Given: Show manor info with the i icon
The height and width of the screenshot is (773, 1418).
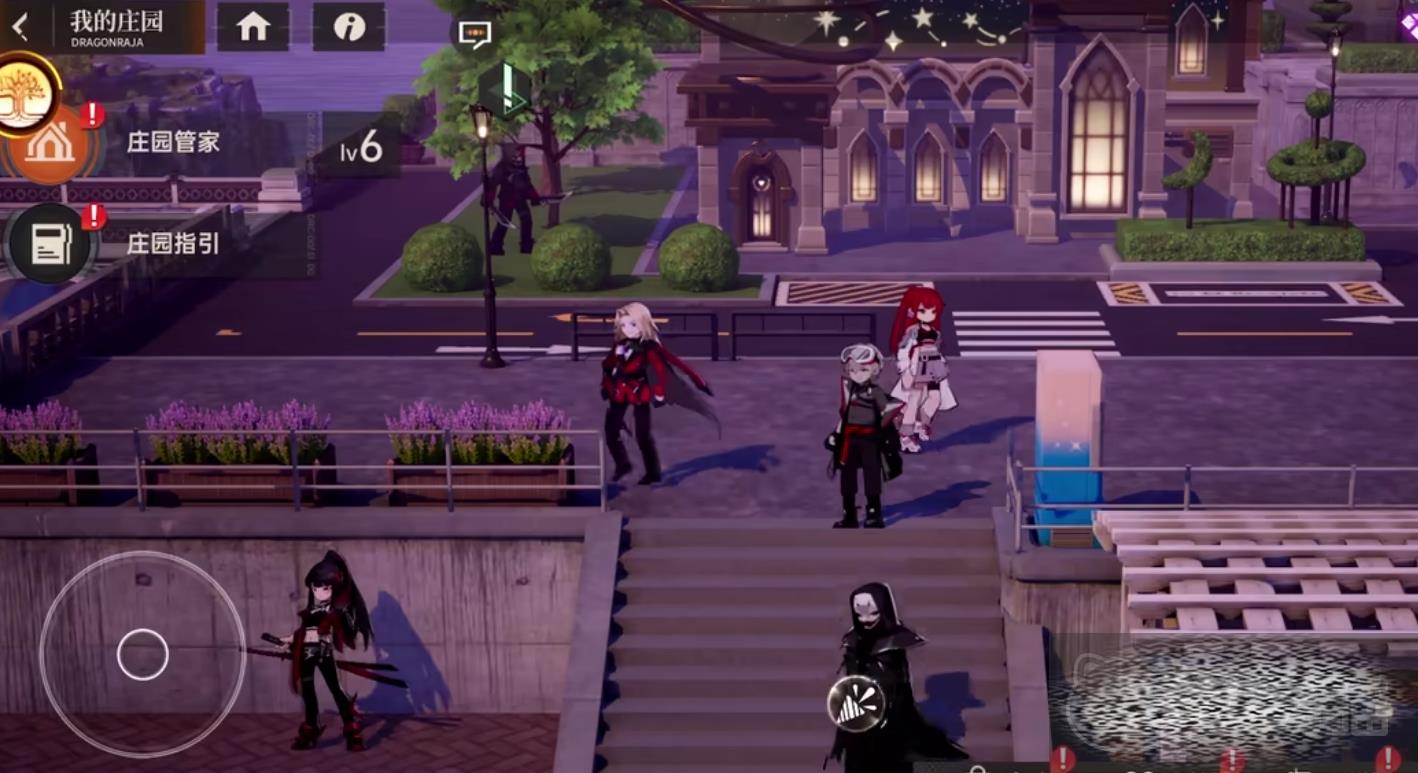Looking at the screenshot, I should point(349,27).
